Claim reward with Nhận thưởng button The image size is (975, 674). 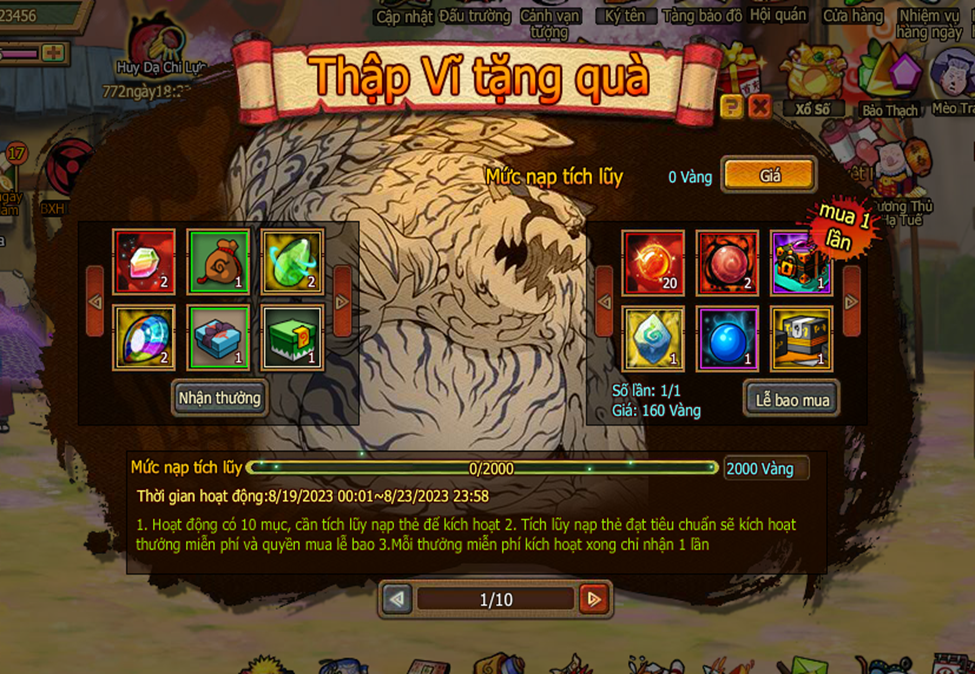pyautogui.click(x=219, y=398)
